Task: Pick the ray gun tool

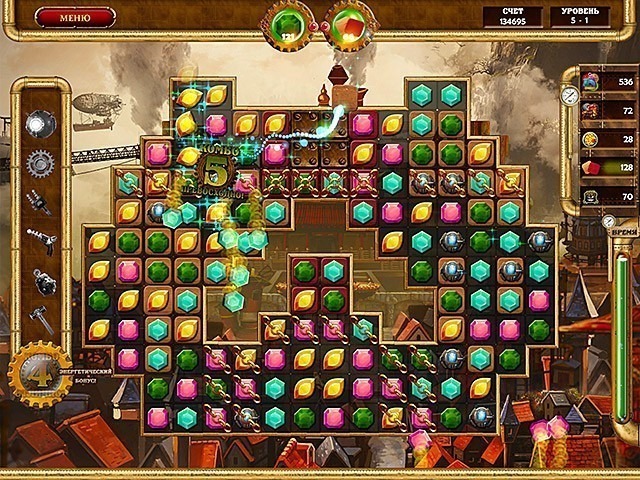Action: [x=39, y=241]
